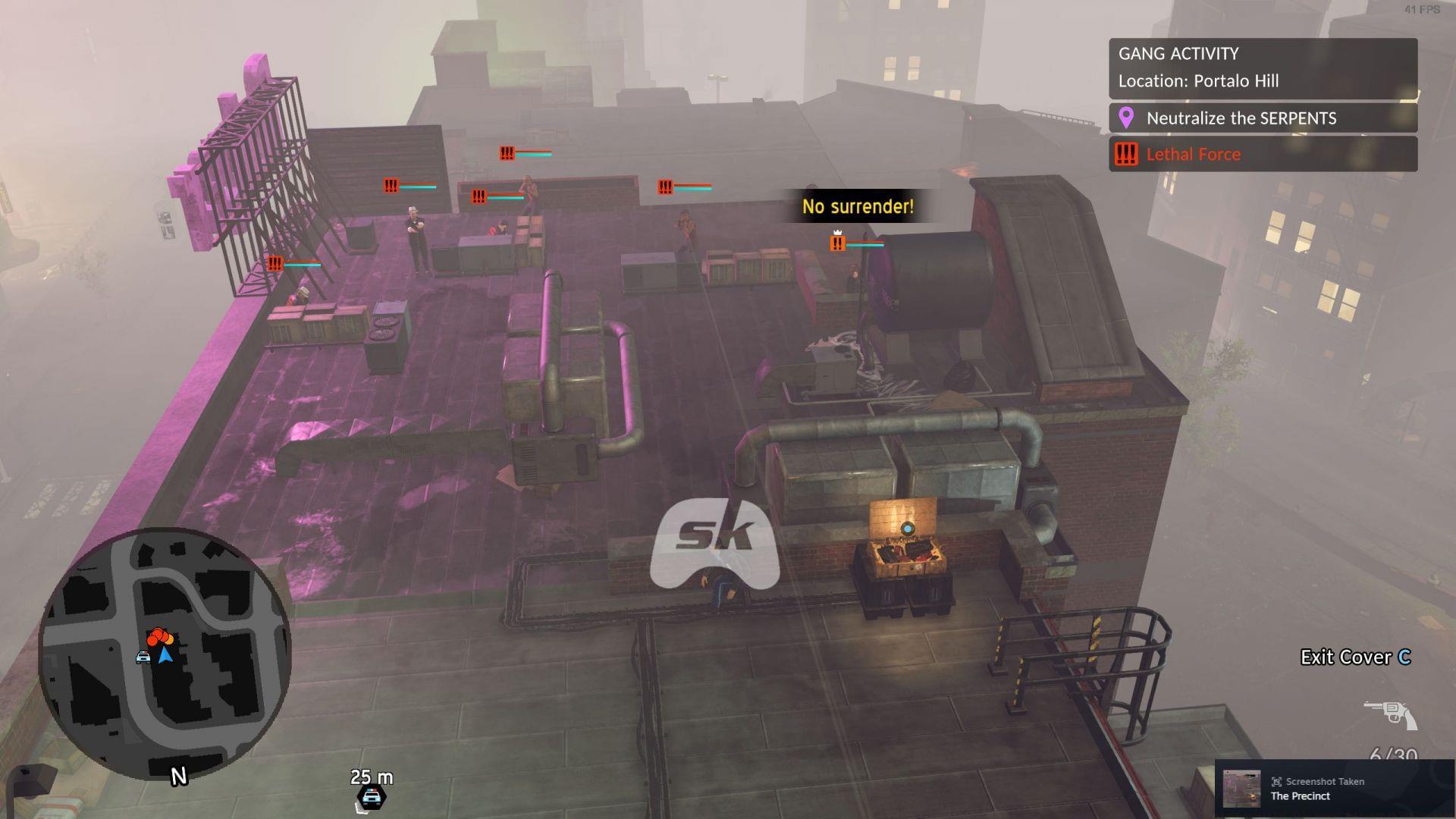Click the Neutralize the SERPENTS objective
The image size is (1456, 819).
pyautogui.click(x=1263, y=118)
